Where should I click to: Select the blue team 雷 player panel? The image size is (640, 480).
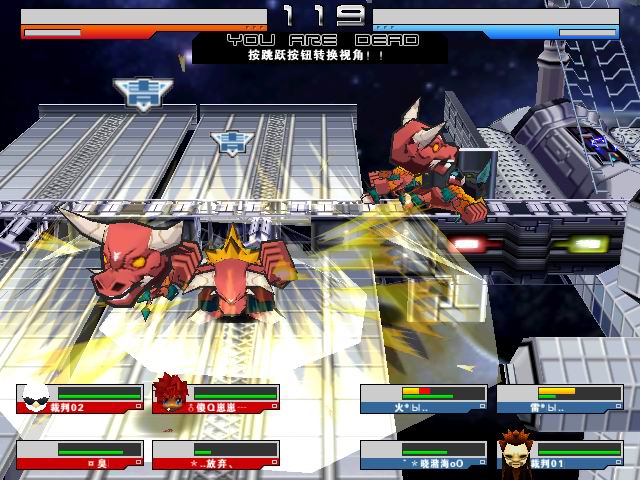point(560,399)
